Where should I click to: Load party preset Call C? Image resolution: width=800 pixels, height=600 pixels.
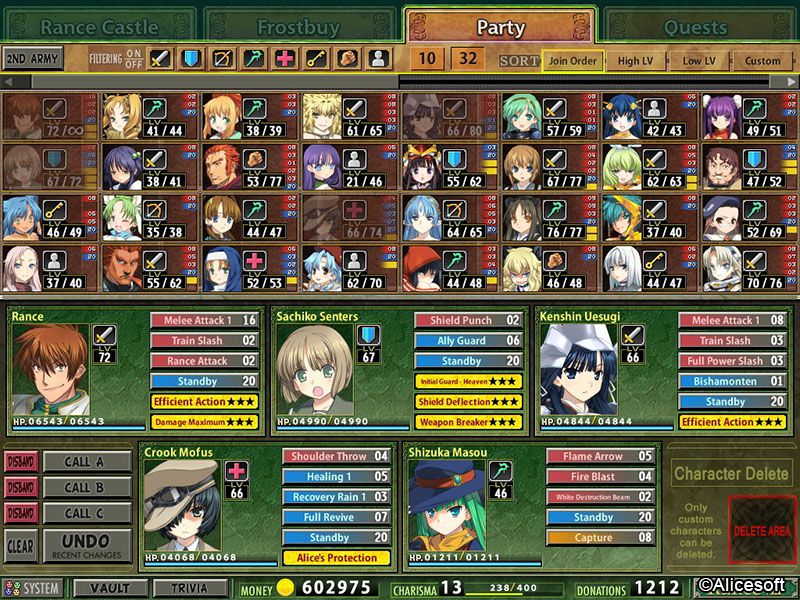click(85, 513)
